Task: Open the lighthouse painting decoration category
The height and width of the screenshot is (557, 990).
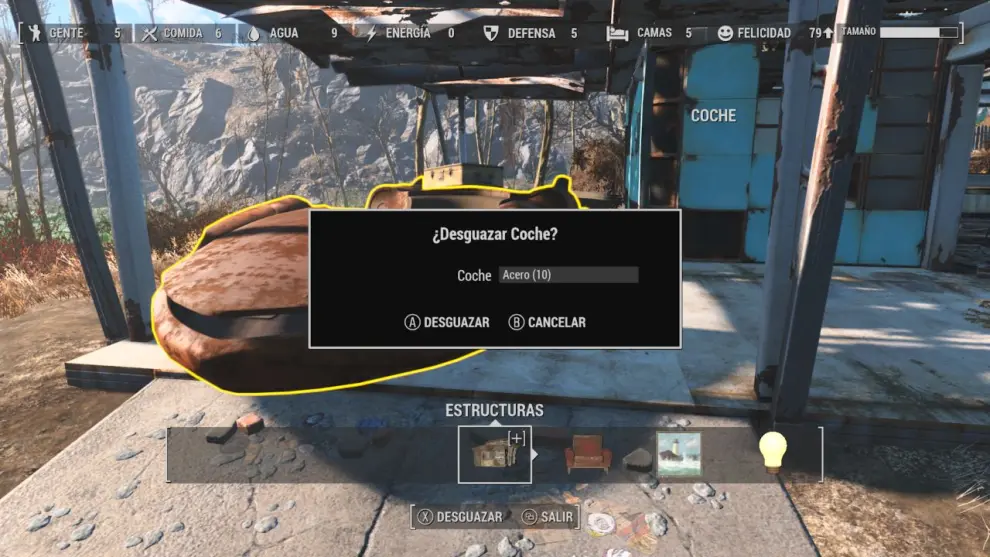Action: click(679, 455)
